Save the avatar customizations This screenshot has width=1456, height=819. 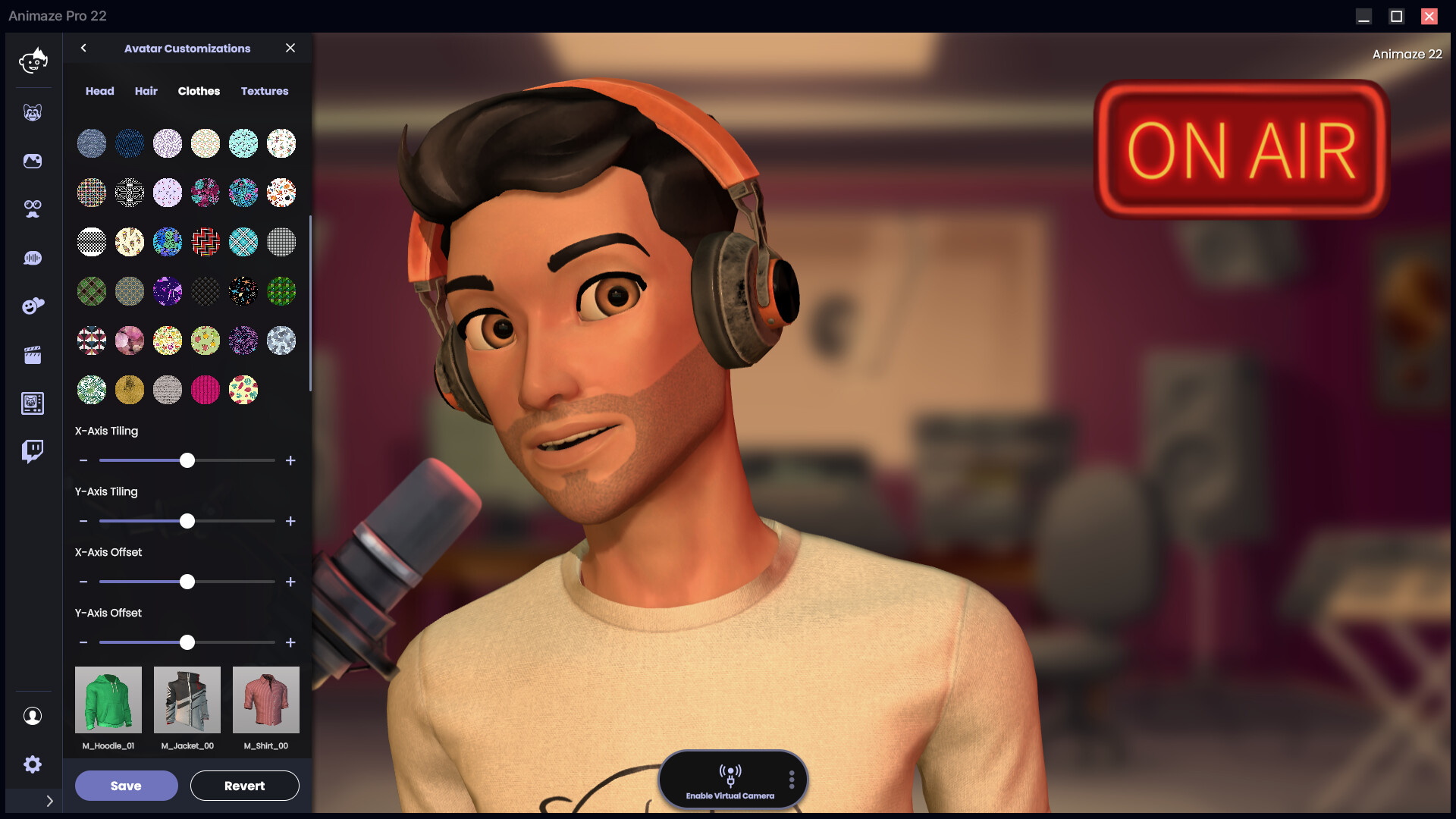pos(126,786)
